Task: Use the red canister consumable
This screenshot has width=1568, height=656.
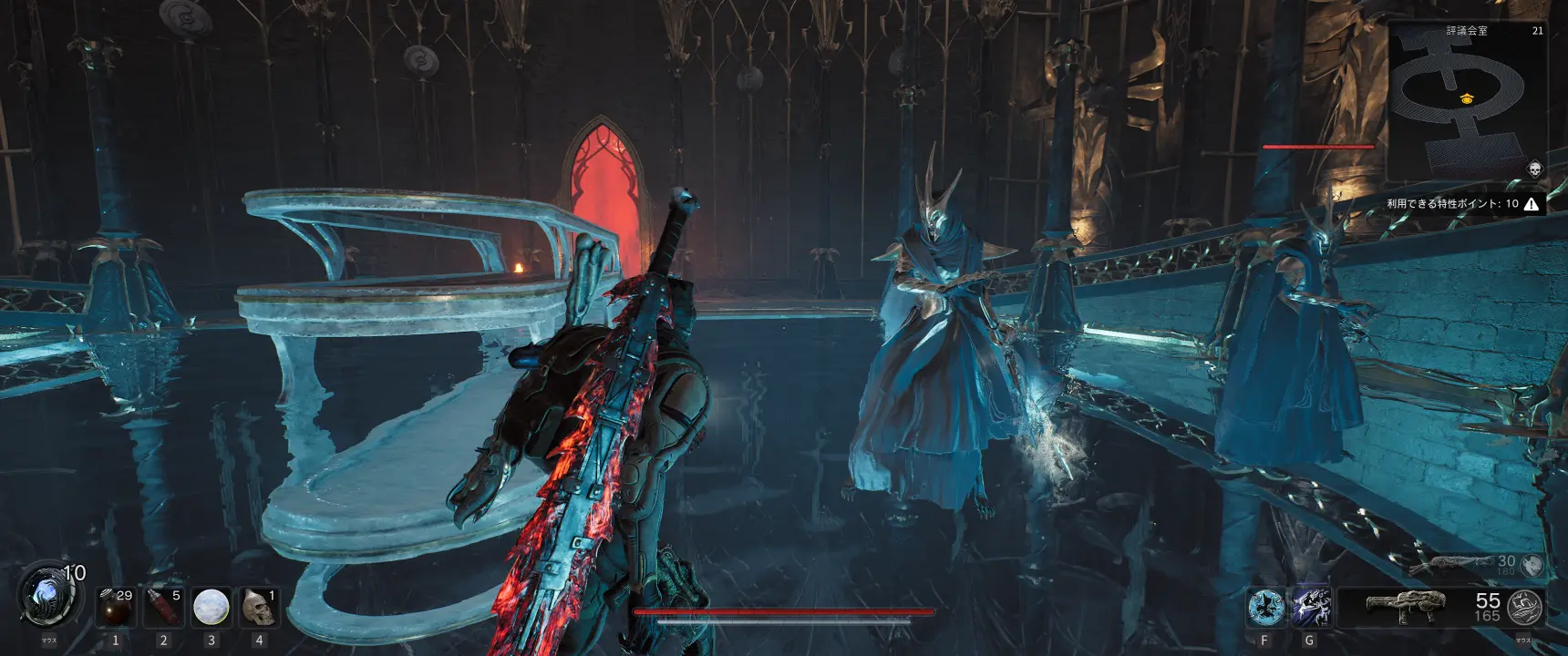Action: point(163,607)
